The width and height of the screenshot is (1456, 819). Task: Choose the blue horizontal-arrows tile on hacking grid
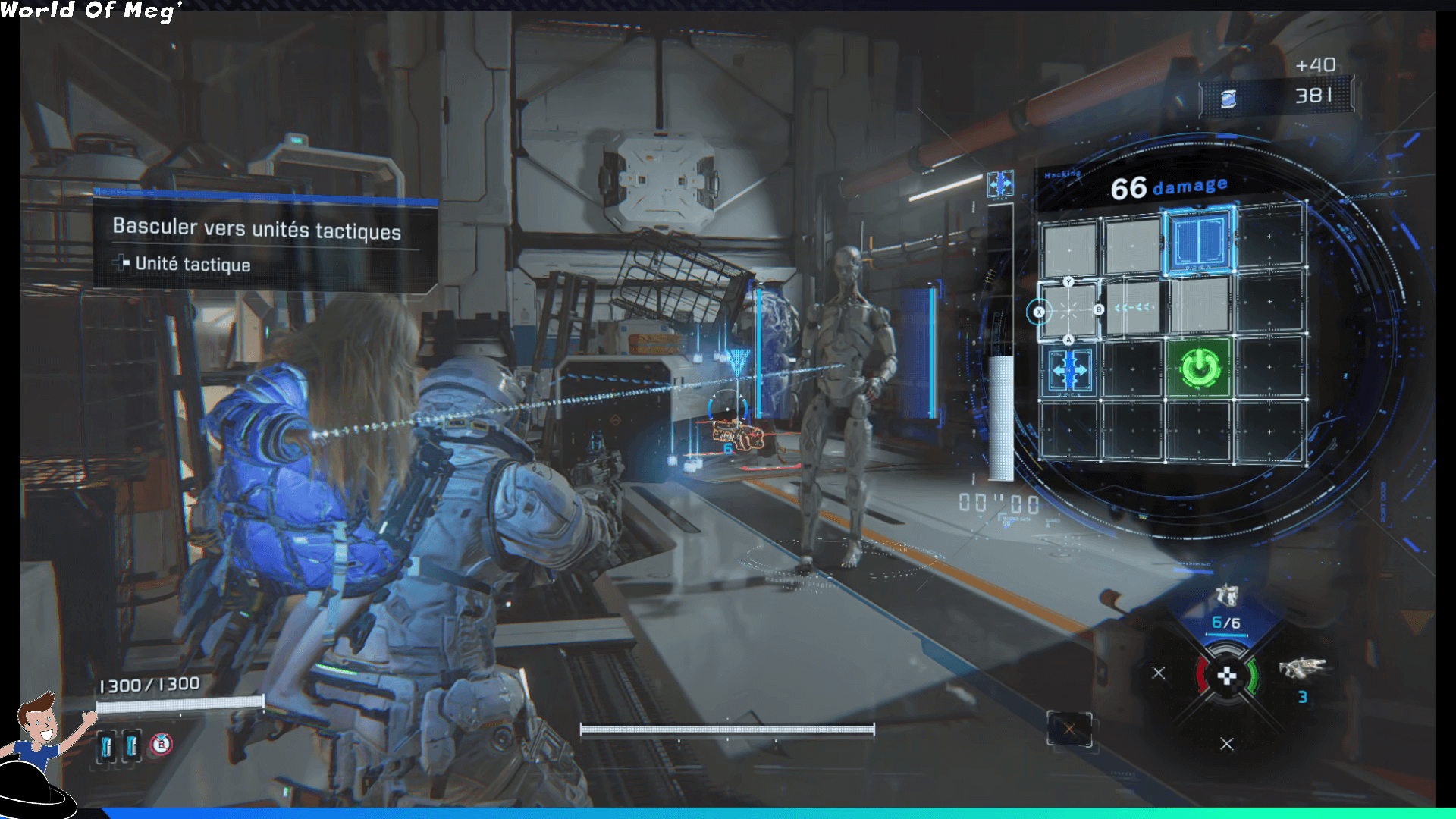(x=1069, y=370)
